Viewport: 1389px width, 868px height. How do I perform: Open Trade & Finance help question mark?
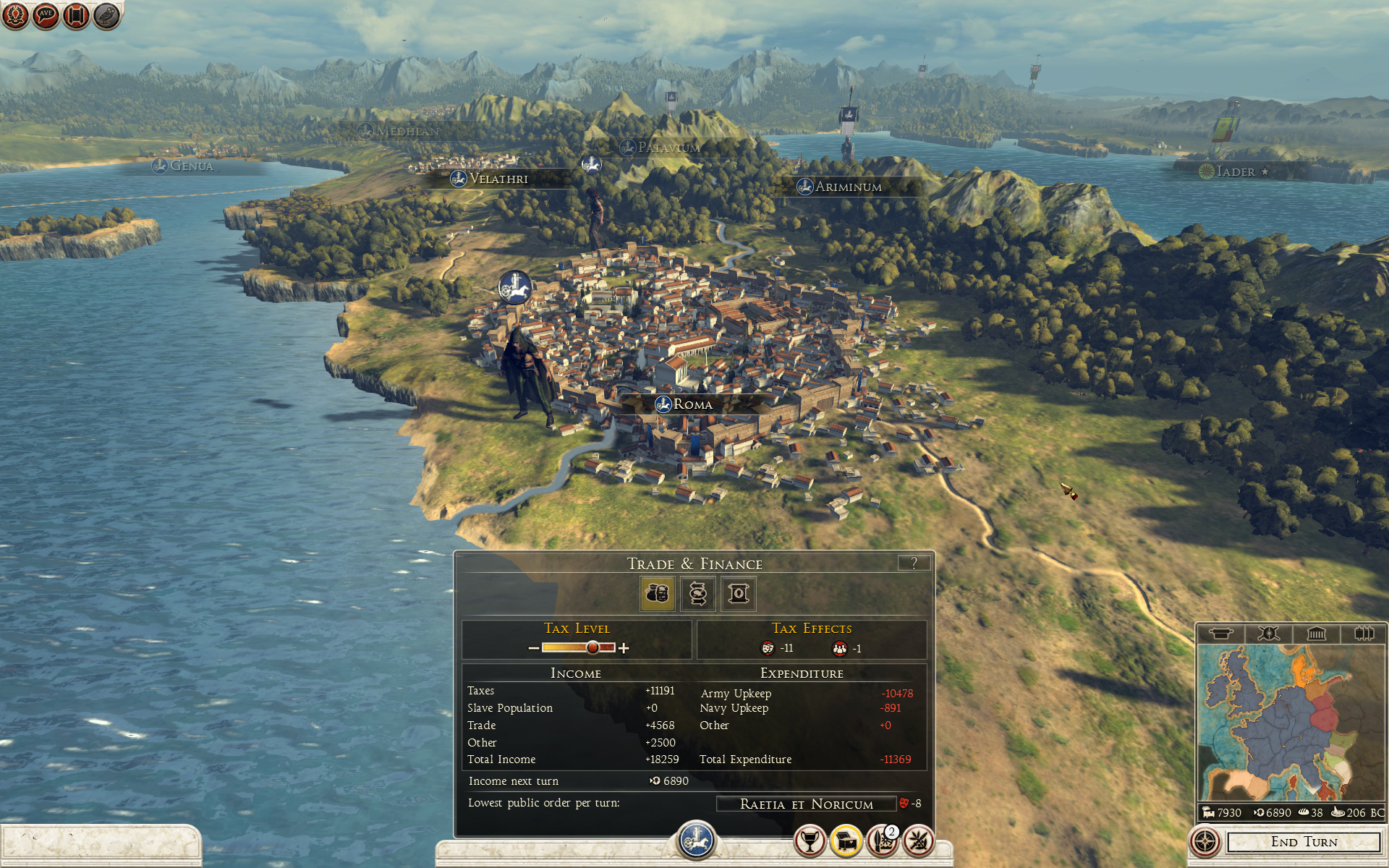914,563
